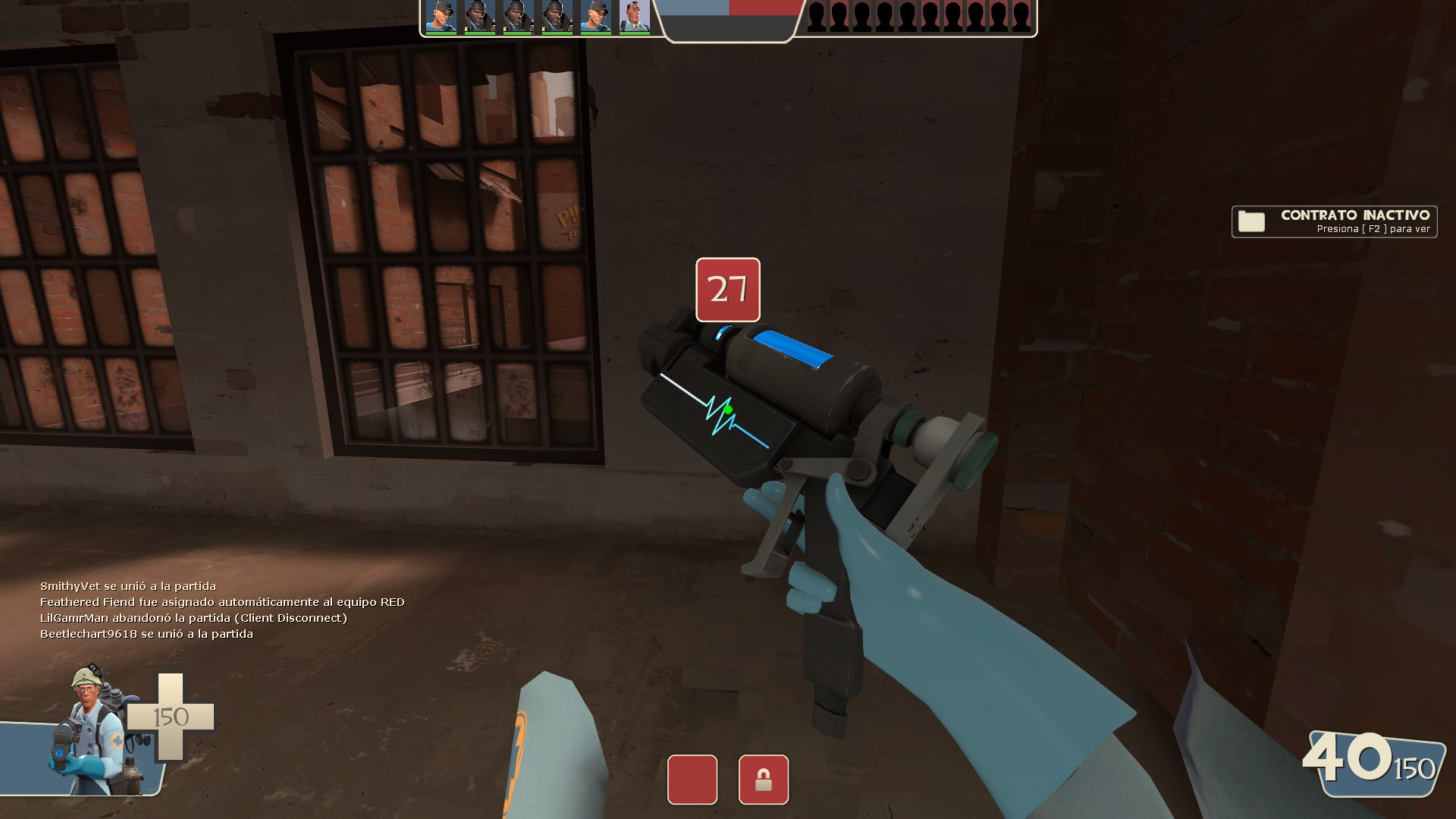Click the last RED silhouette avatar on the right

[x=1020, y=15]
